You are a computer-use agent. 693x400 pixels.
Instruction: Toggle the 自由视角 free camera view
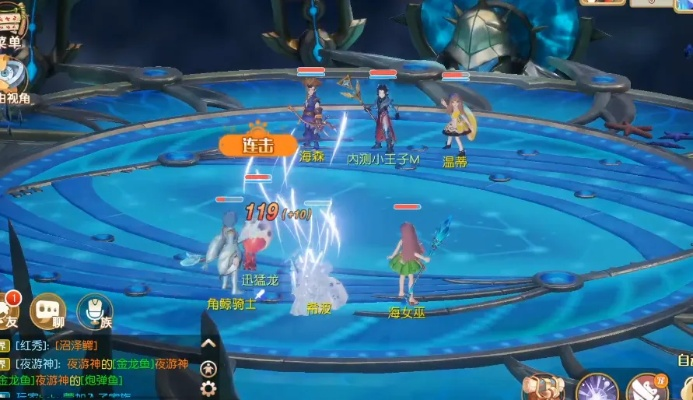pyautogui.click(x=12, y=80)
